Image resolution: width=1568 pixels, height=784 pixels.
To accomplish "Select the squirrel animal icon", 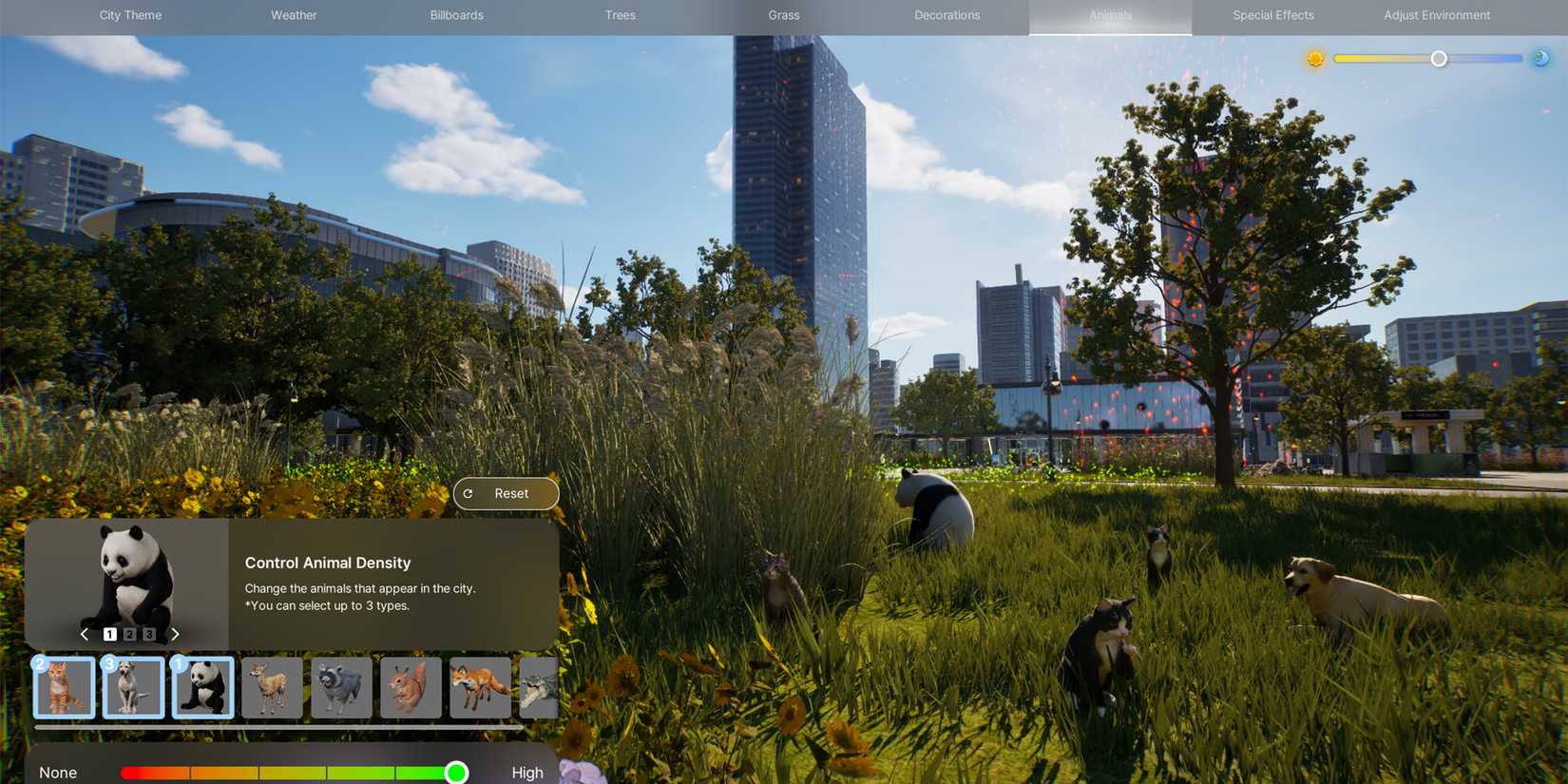I will tap(411, 686).
